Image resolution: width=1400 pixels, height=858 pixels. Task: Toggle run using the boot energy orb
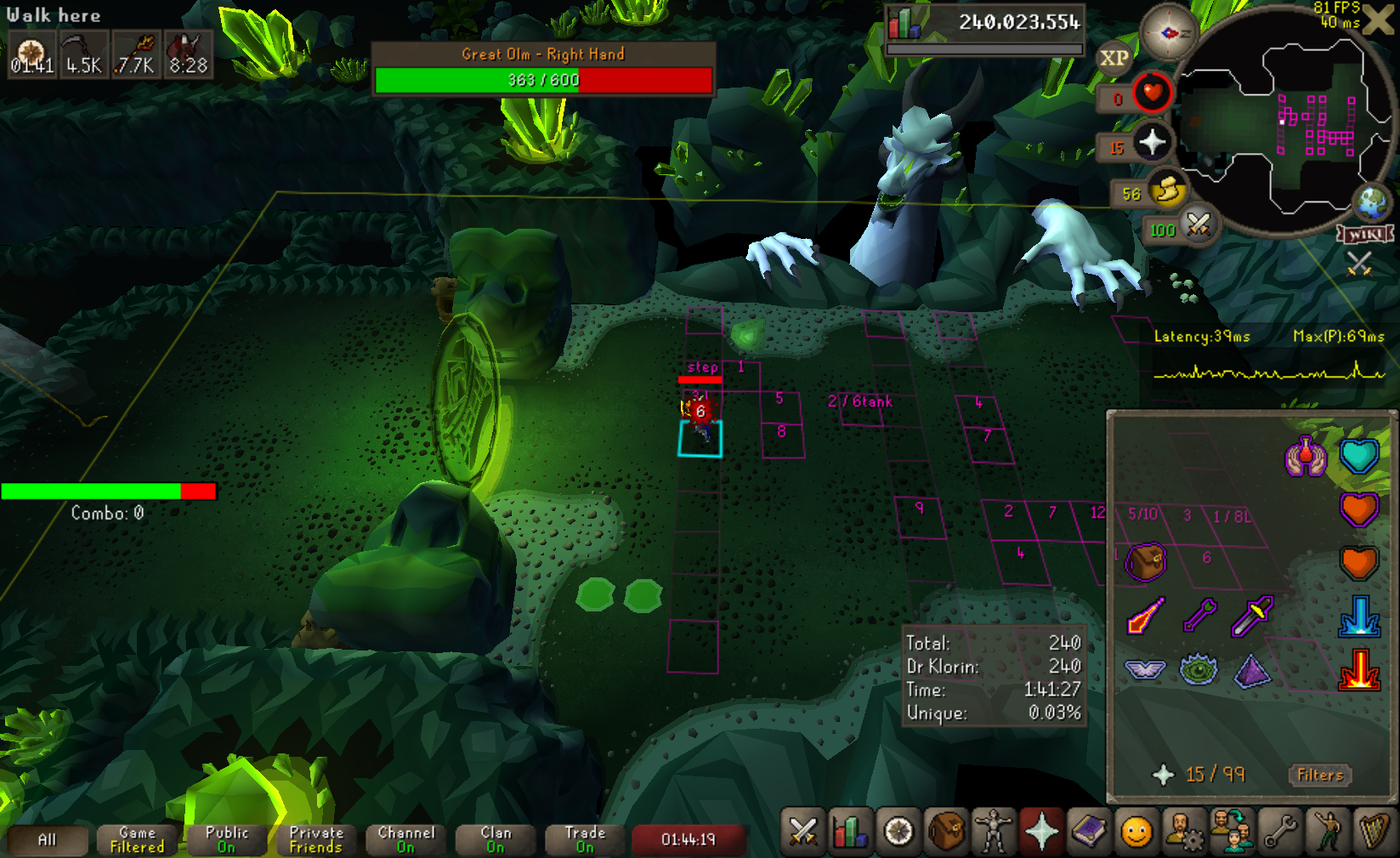(x=1169, y=190)
